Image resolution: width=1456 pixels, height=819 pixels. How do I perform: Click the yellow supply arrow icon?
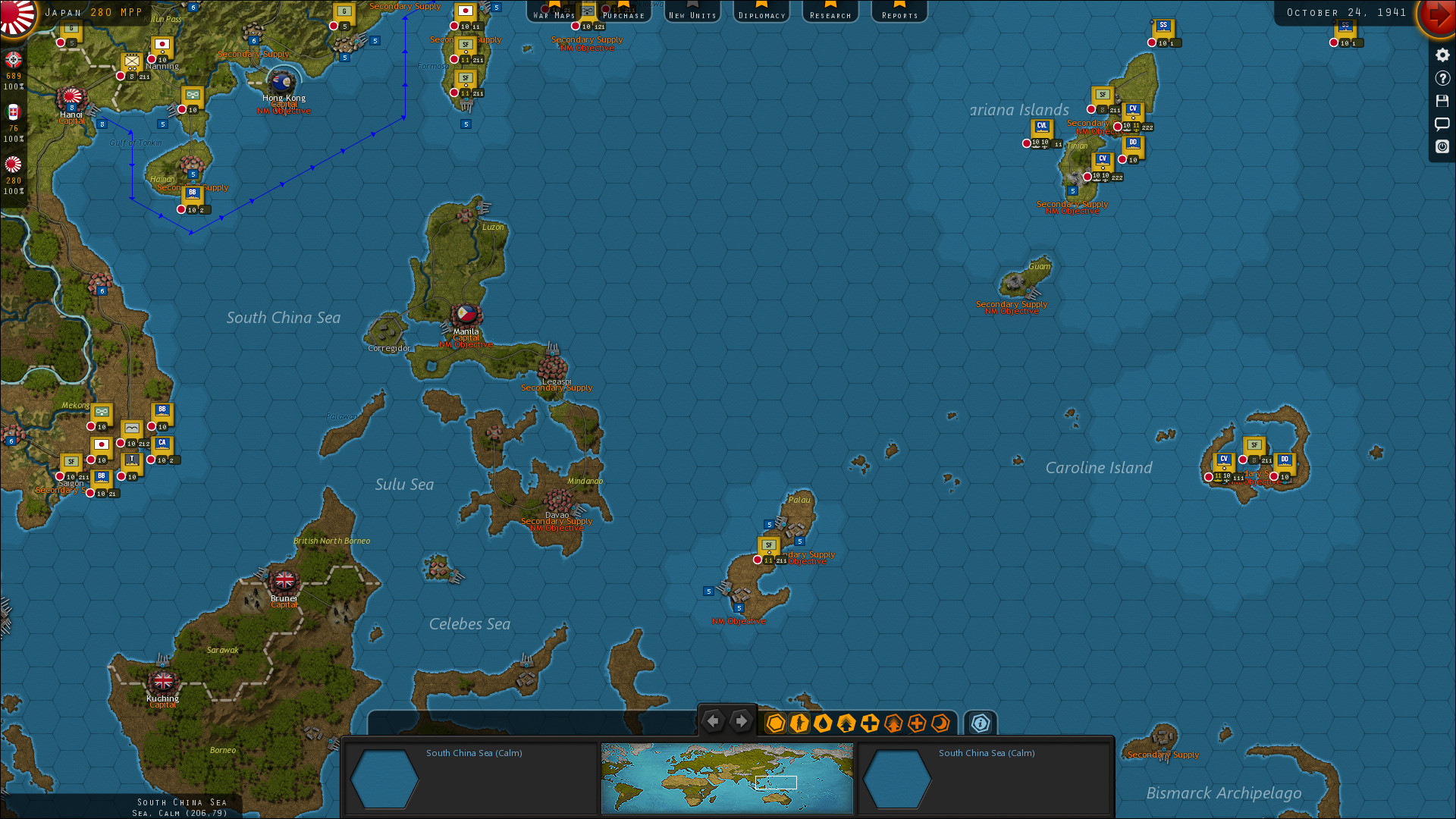(846, 723)
